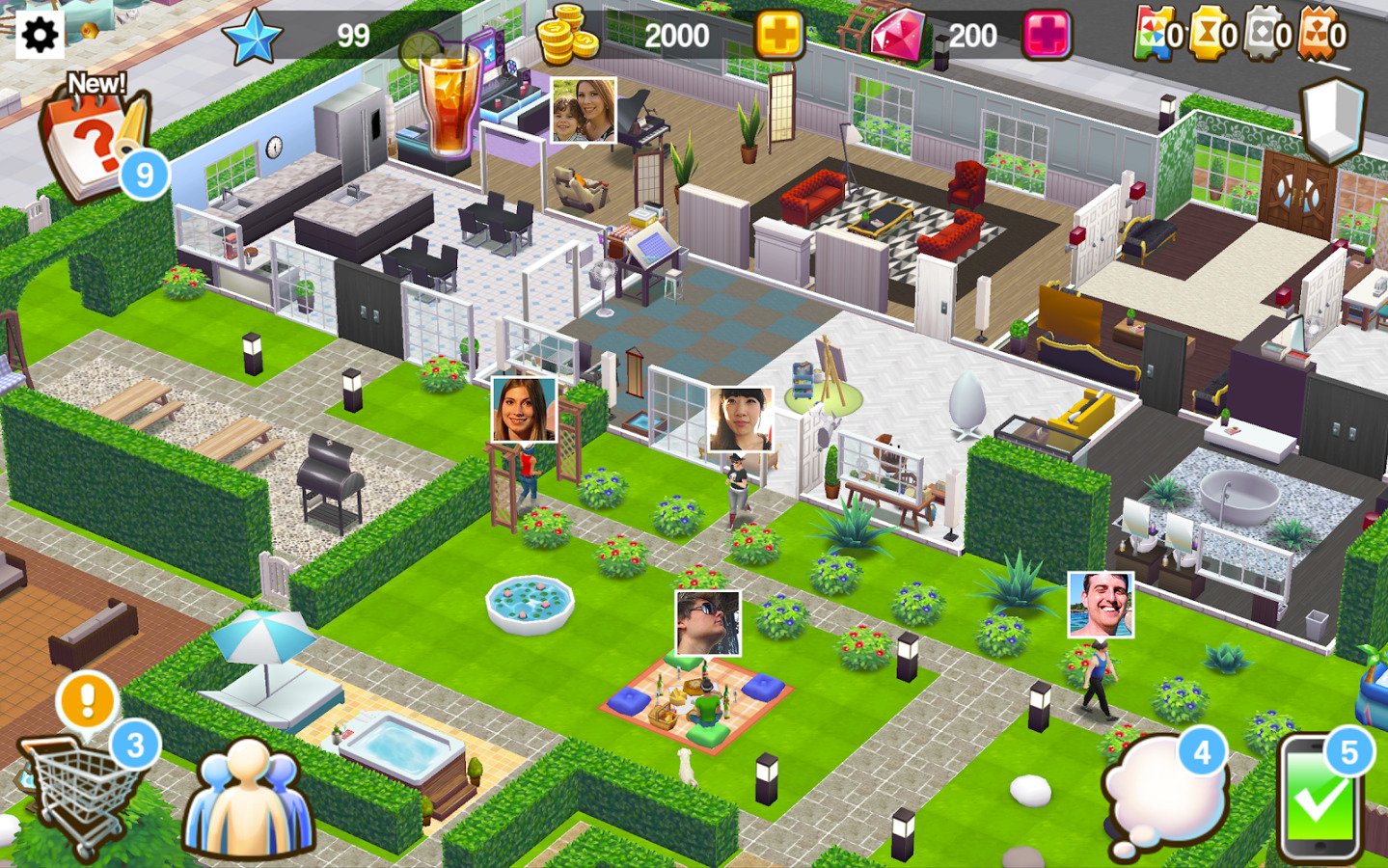1388x868 pixels.
Task: Select the dark-haired woman with bangs portrait
Action: pyautogui.click(x=741, y=419)
